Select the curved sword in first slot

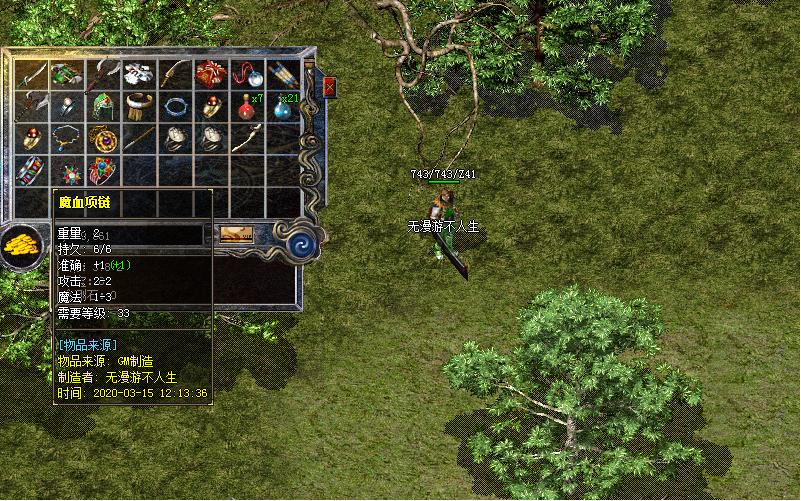[30, 74]
